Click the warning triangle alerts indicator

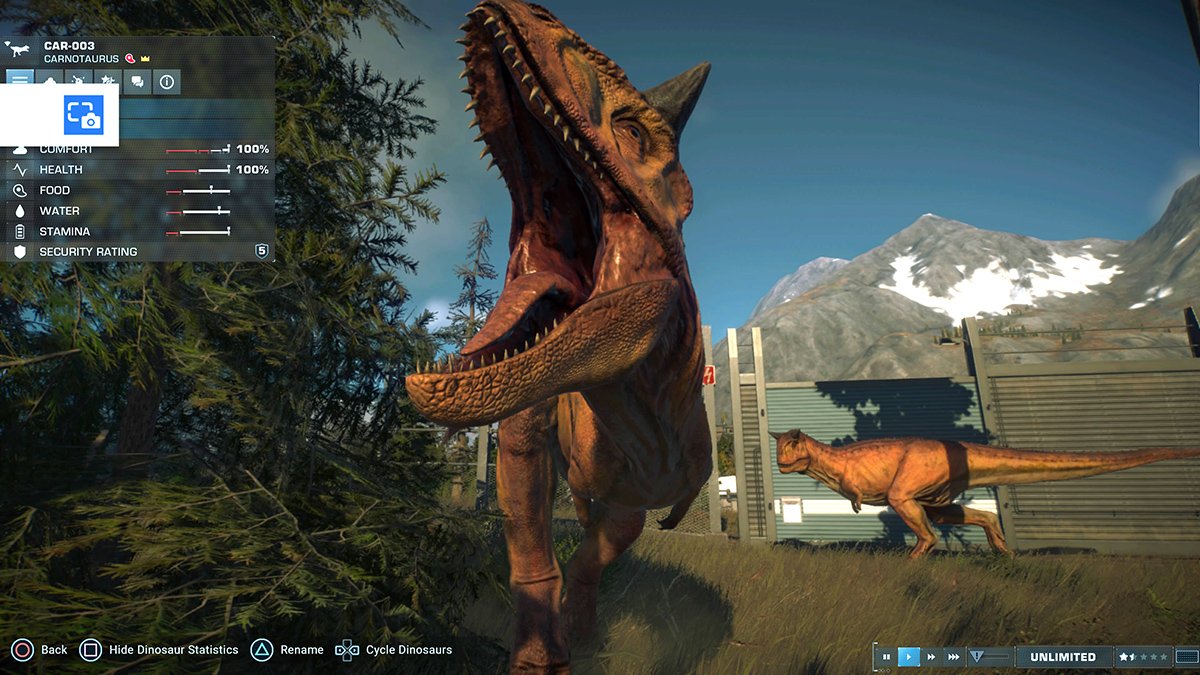pyautogui.click(x=977, y=657)
